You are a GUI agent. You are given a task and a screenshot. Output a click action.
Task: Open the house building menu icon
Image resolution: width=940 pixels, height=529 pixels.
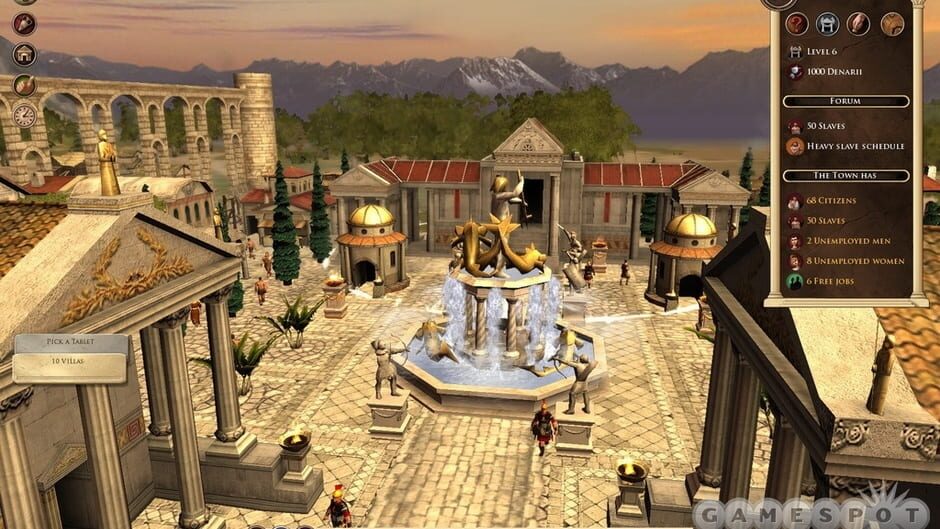click(x=24, y=54)
